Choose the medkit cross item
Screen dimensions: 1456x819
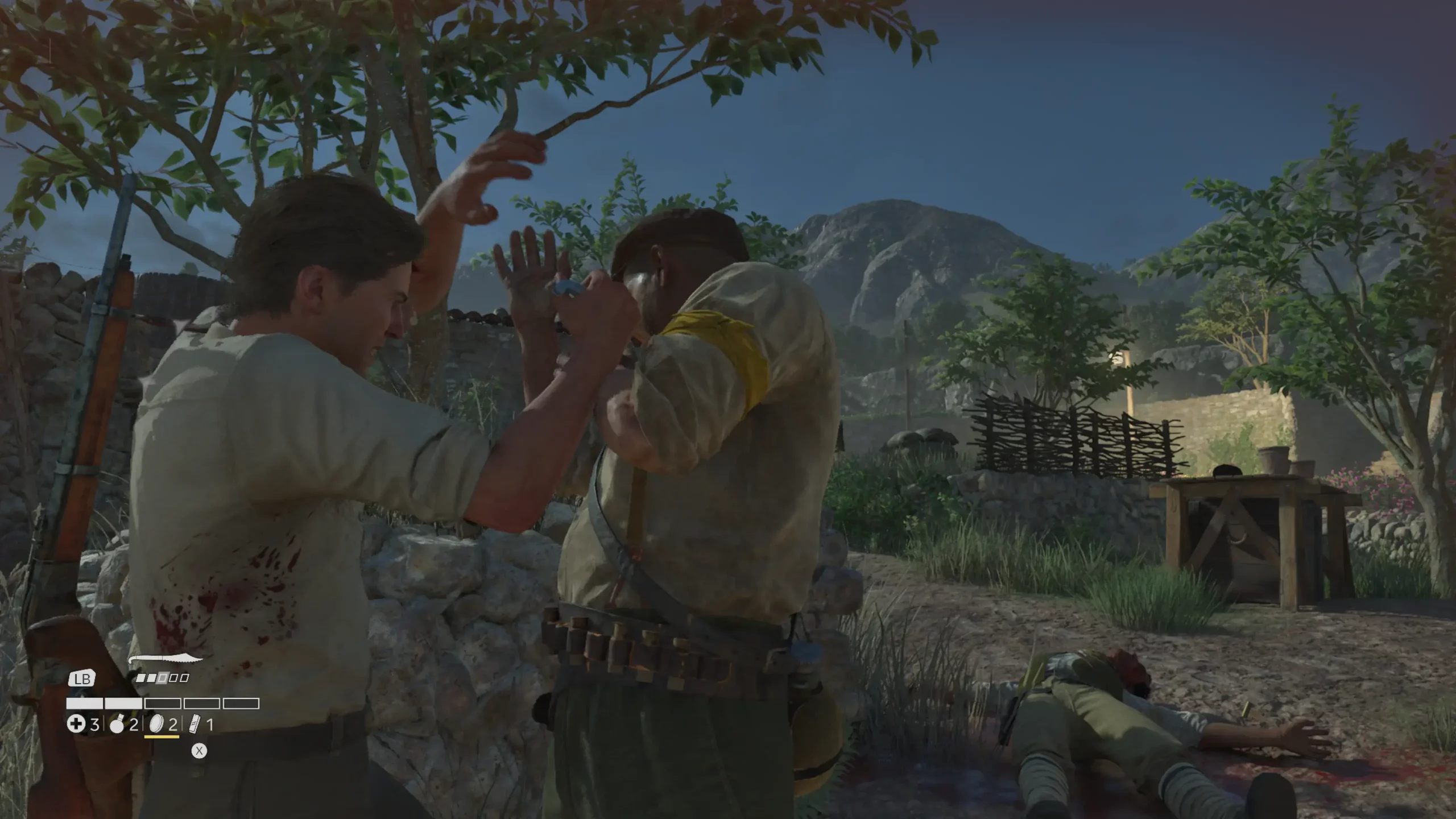click(76, 724)
